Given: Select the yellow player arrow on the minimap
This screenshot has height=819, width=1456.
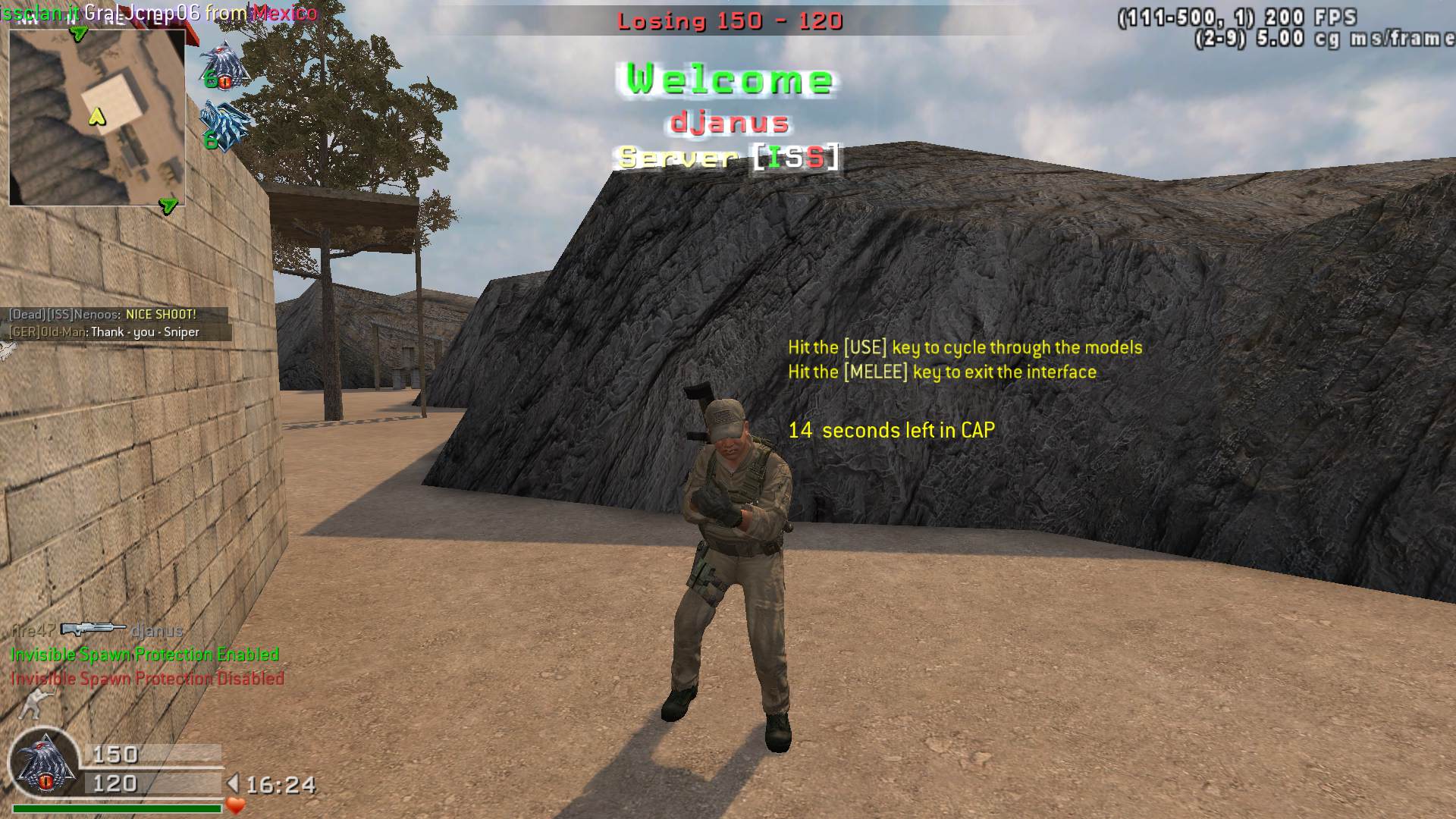Looking at the screenshot, I should 96,116.
